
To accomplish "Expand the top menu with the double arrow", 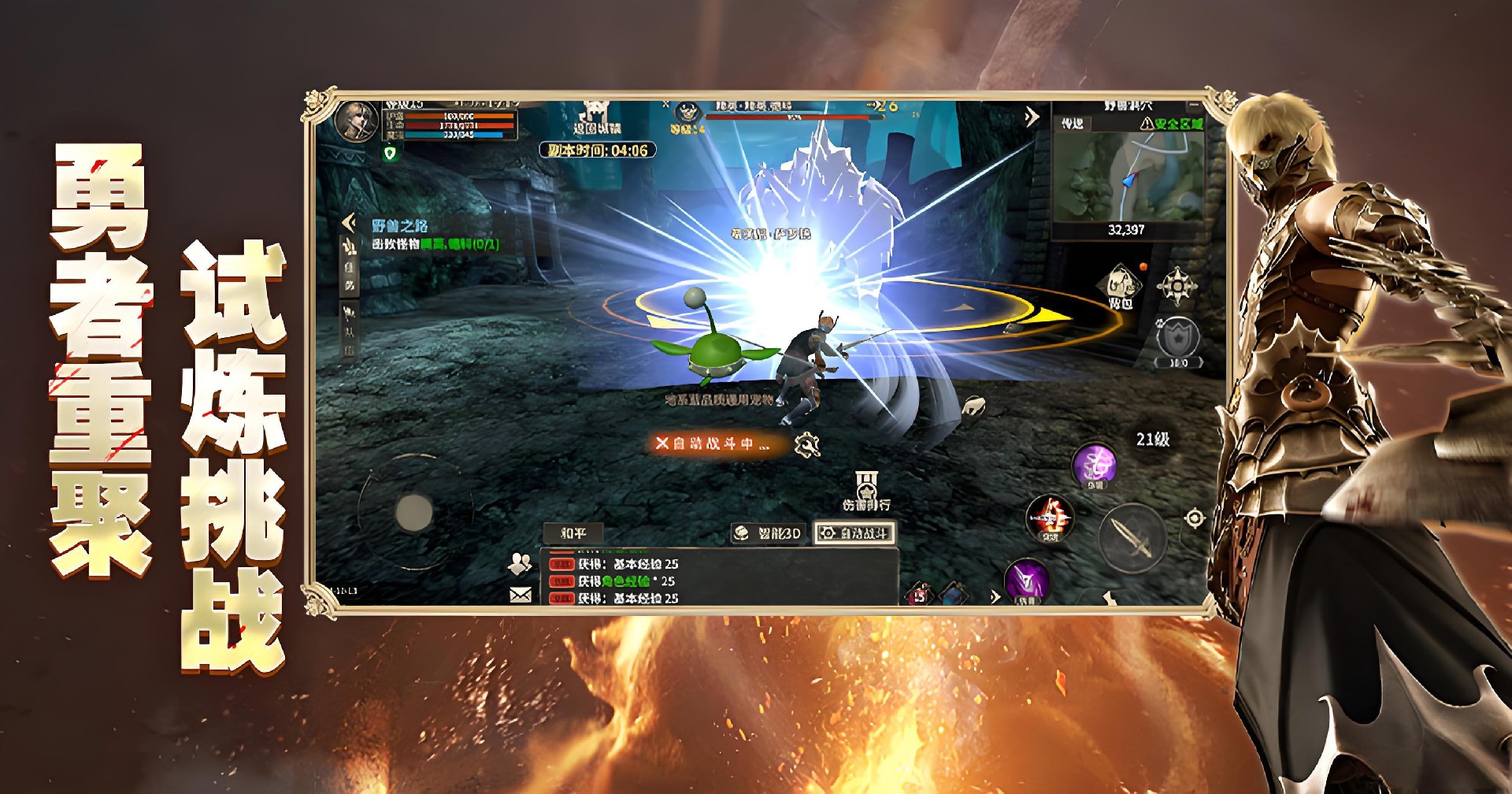I will point(1032,117).
